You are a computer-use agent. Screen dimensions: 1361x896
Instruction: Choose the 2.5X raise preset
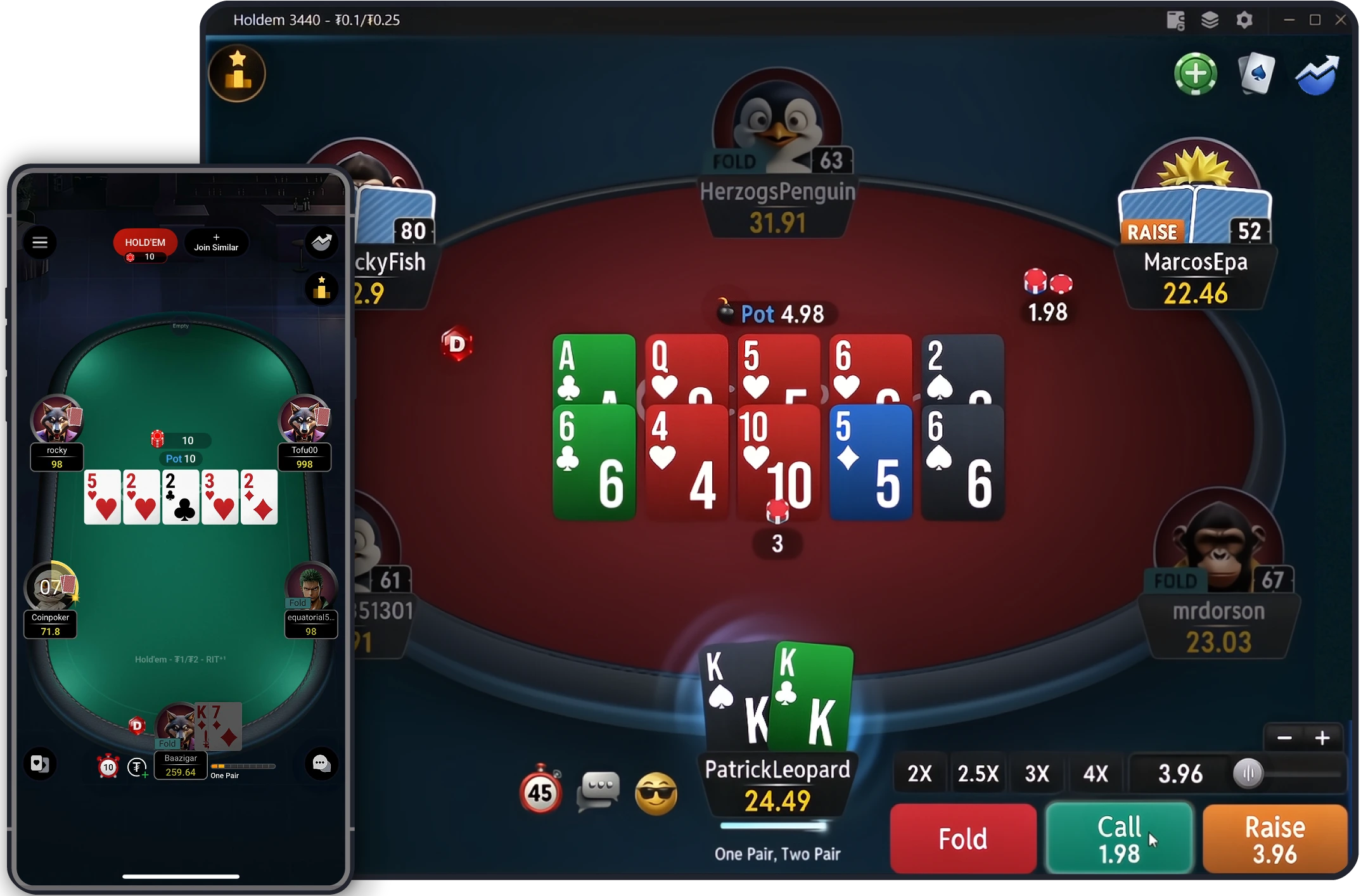(x=978, y=773)
